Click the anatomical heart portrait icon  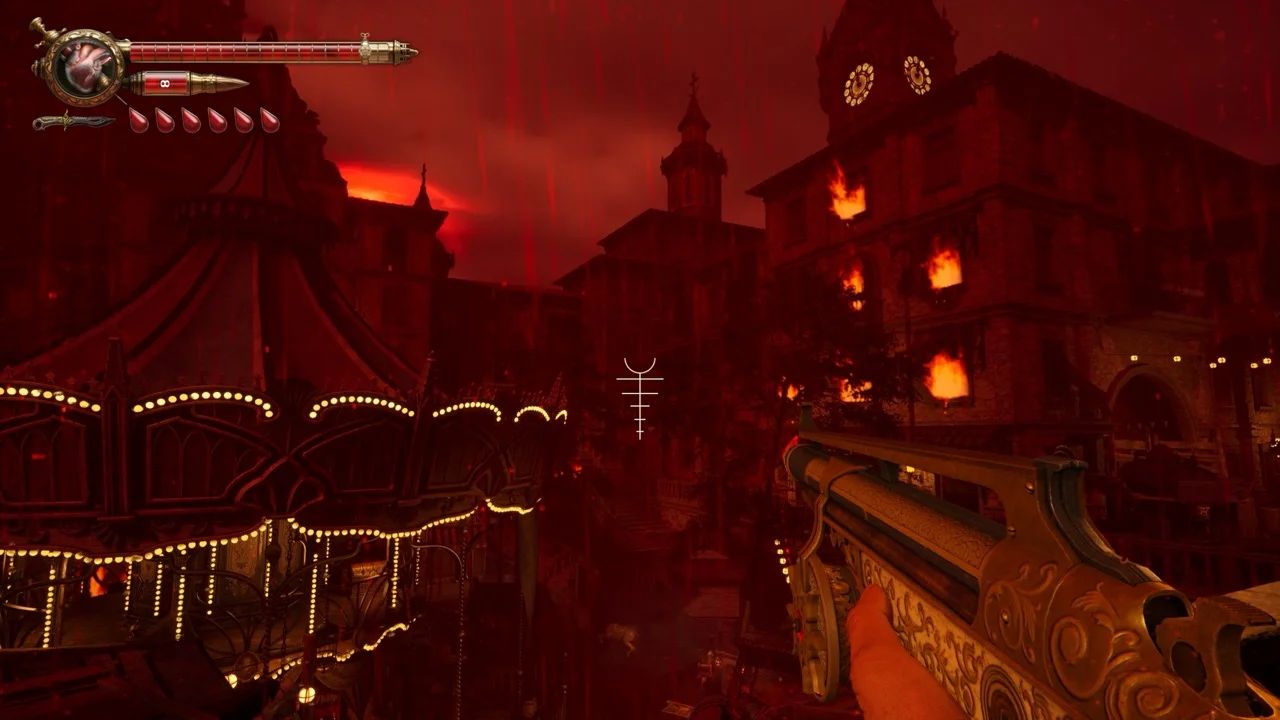coord(84,66)
